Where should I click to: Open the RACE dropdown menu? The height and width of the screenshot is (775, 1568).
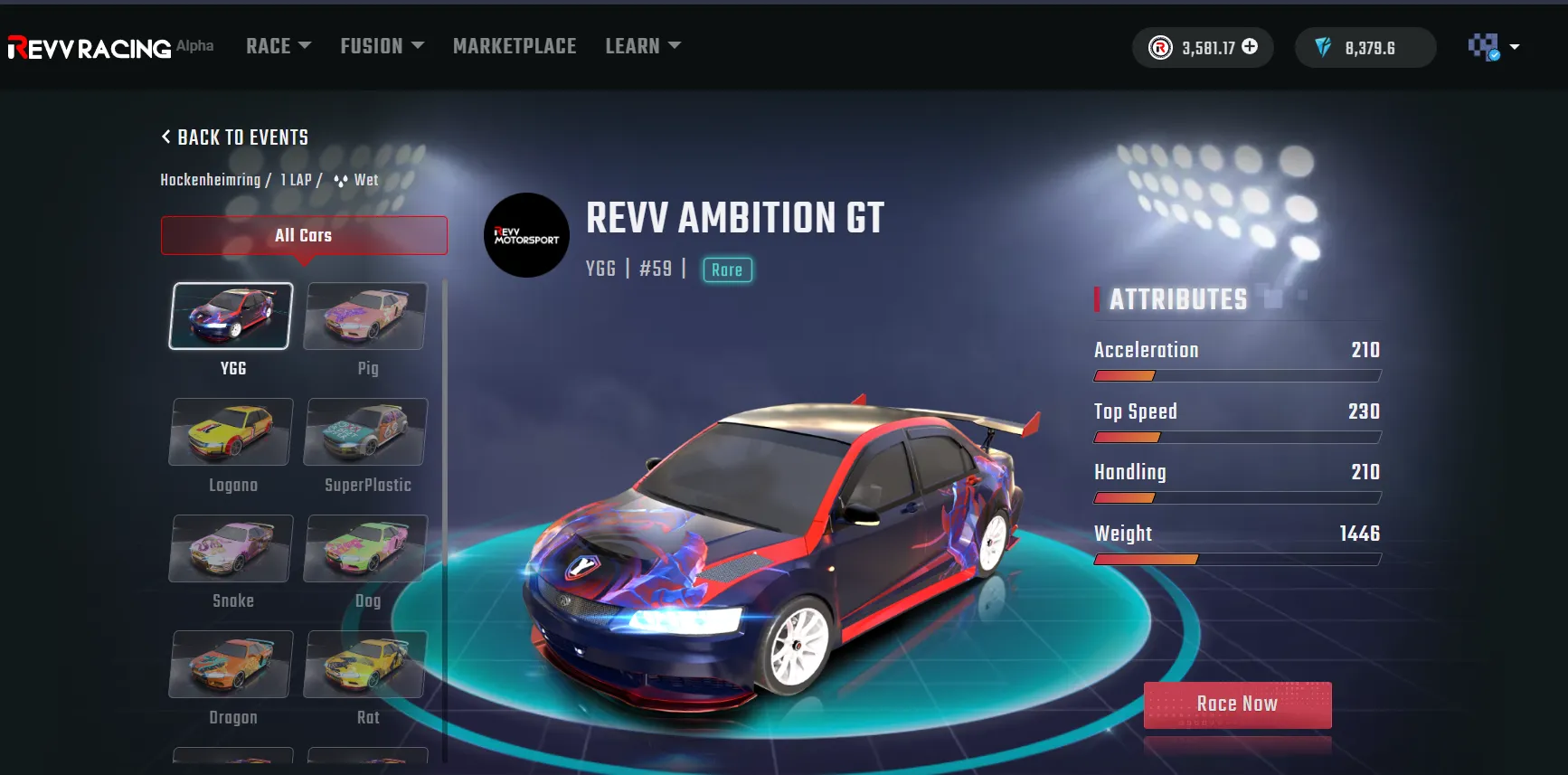pos(278,45)
